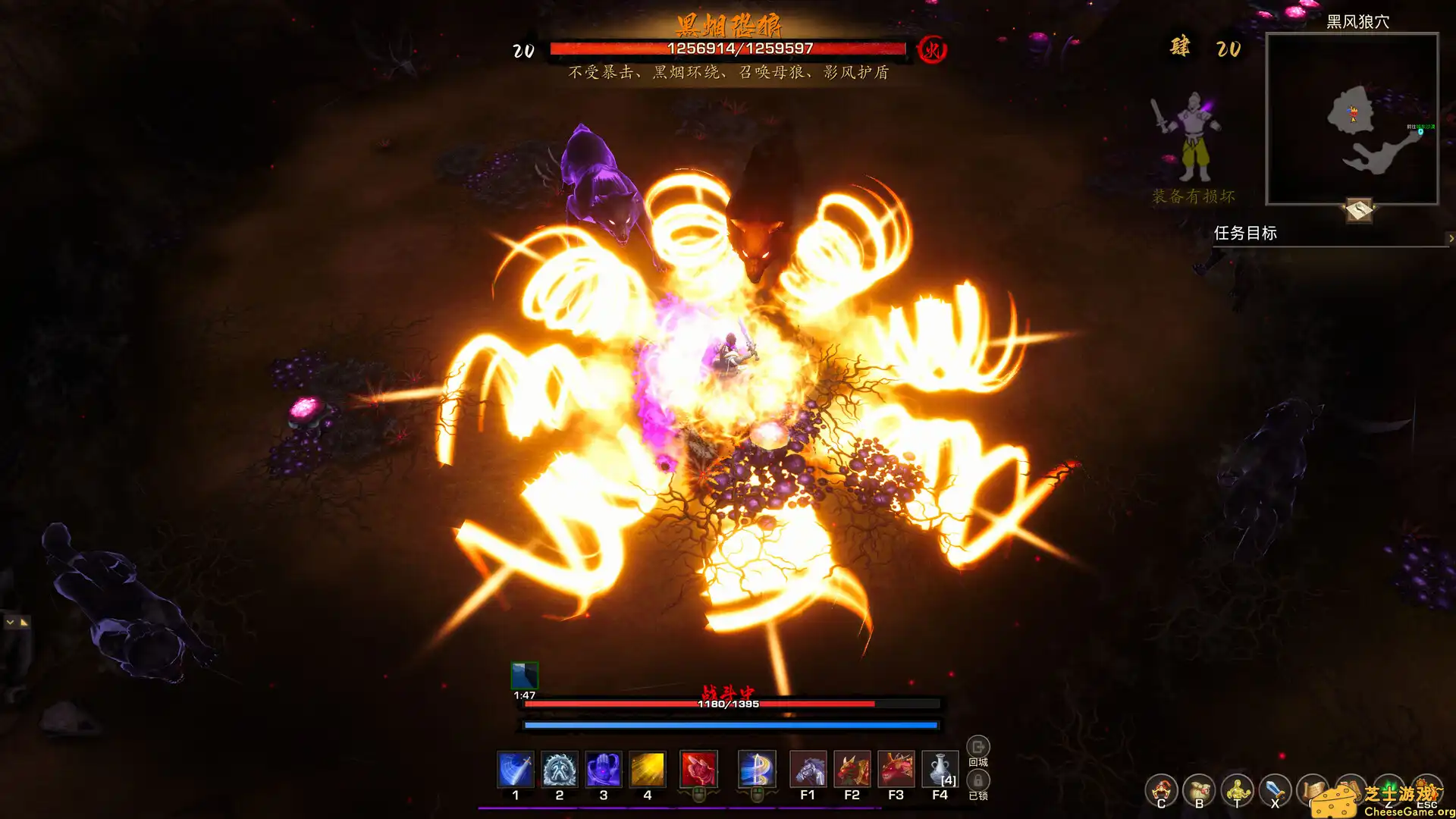Open the world map scroll button below minimap
The height and width of the screenshot is (819, 1456).
pos(1359,209)
